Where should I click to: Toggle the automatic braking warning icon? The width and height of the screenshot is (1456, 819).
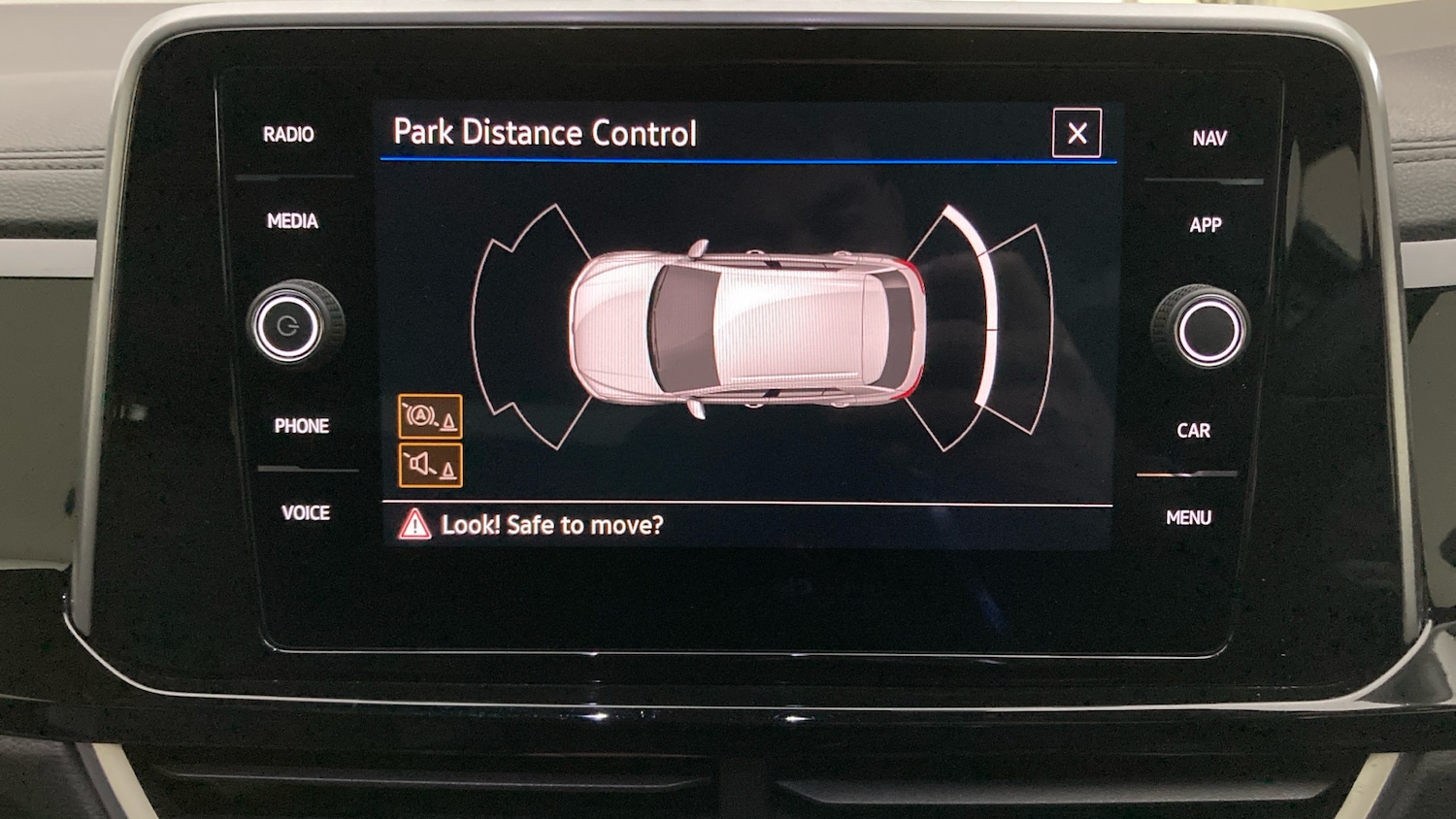(430, 417)
